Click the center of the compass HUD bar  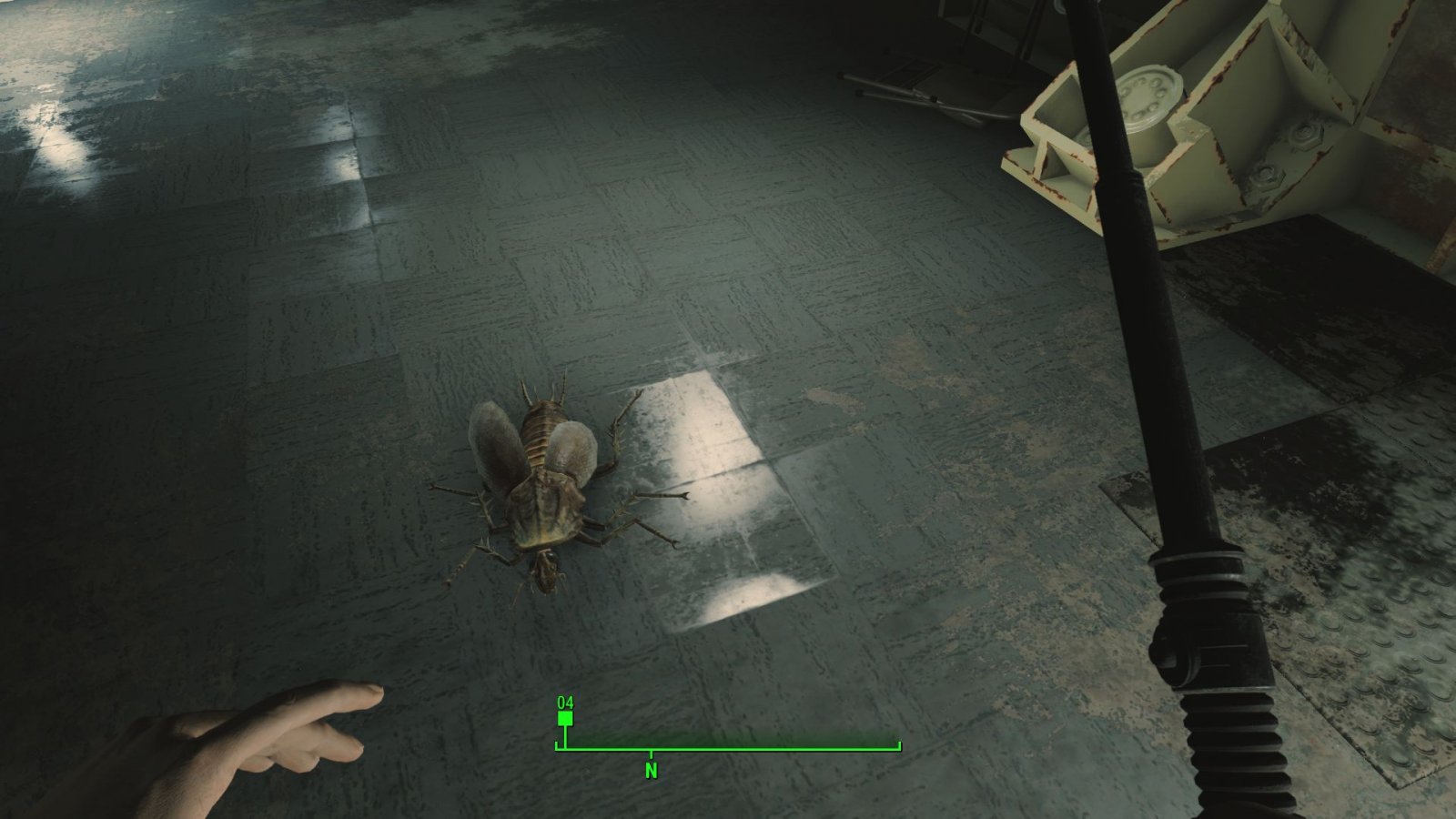point(728,747)
